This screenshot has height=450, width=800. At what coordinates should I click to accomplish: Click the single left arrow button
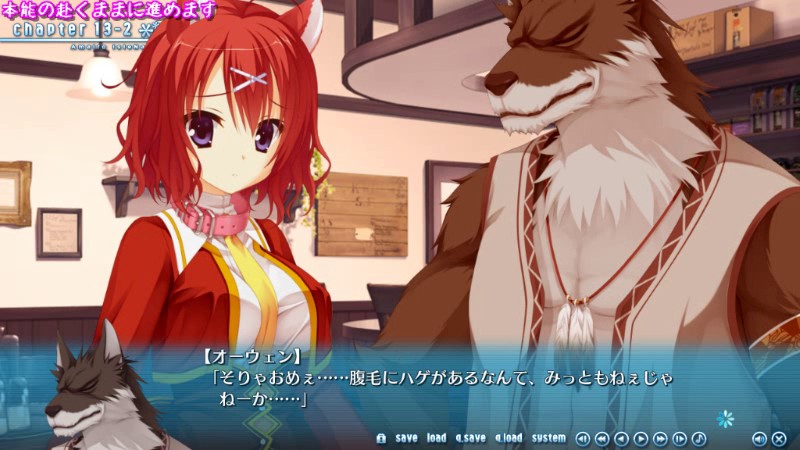pos(621,438)
